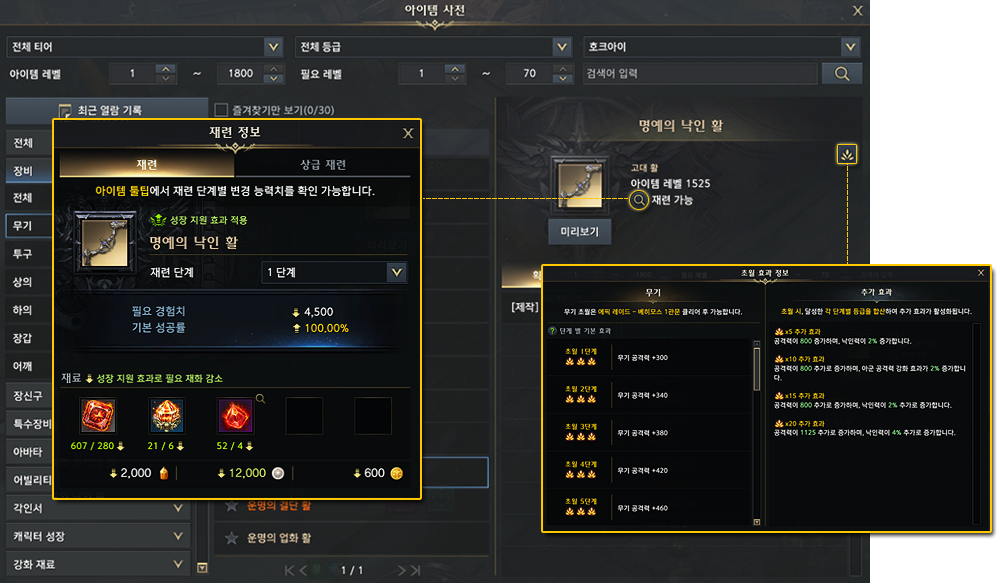Click the magnifier search button

[841, 73]
